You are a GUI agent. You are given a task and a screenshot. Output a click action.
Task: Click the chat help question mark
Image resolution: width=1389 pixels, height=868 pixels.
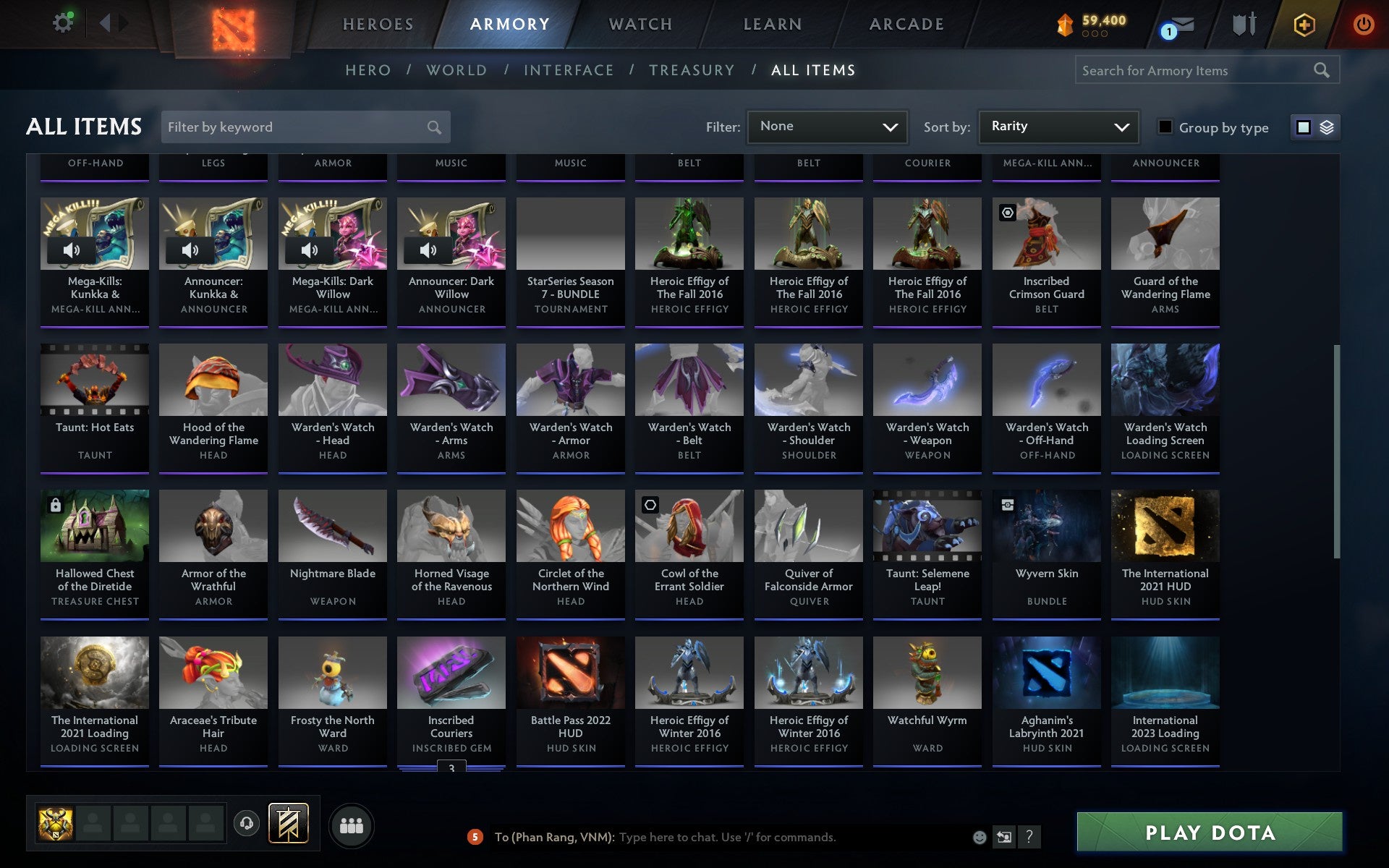(1029, 838)
